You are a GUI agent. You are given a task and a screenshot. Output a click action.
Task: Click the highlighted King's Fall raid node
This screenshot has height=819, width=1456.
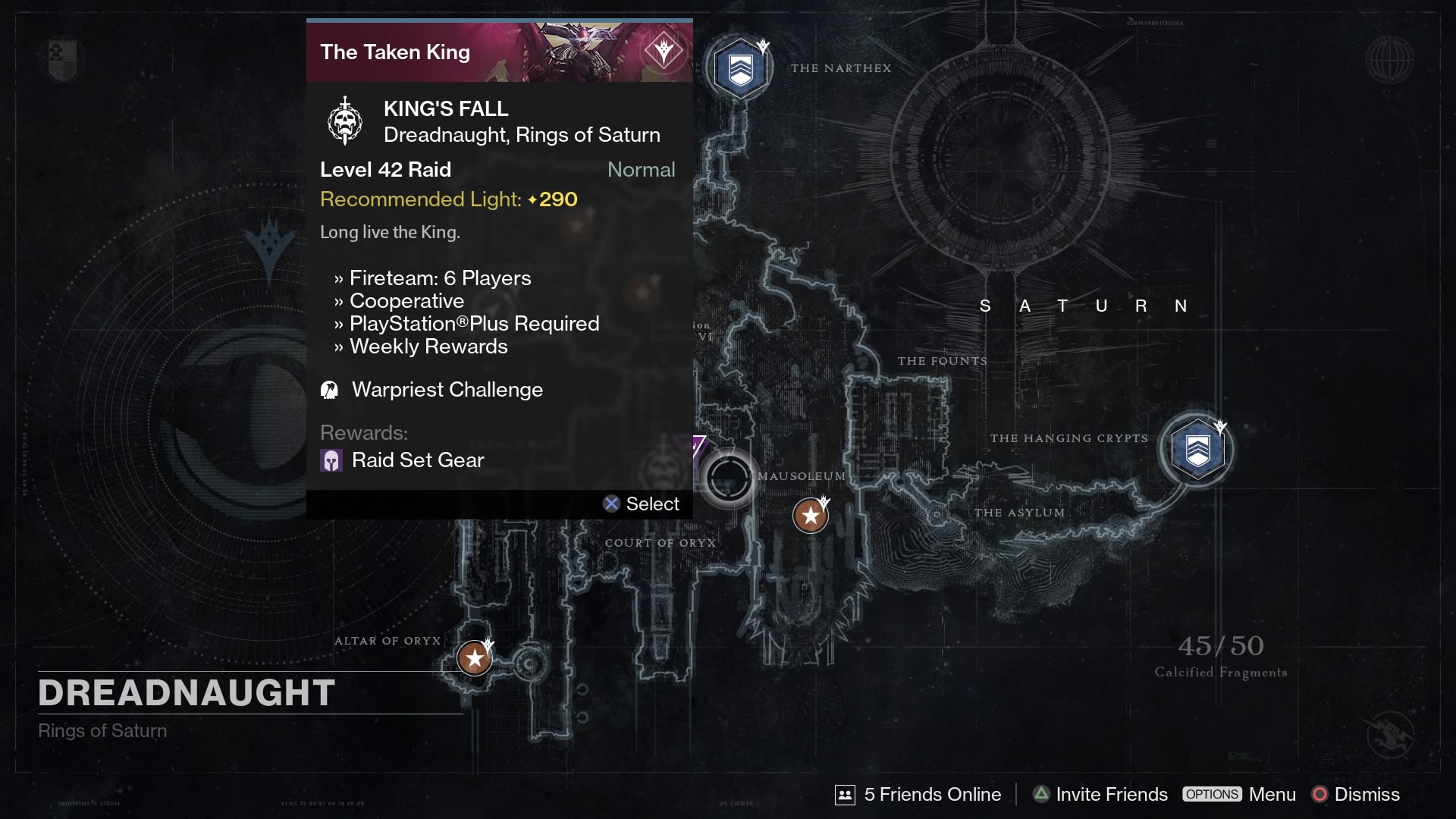pos(728,479)
